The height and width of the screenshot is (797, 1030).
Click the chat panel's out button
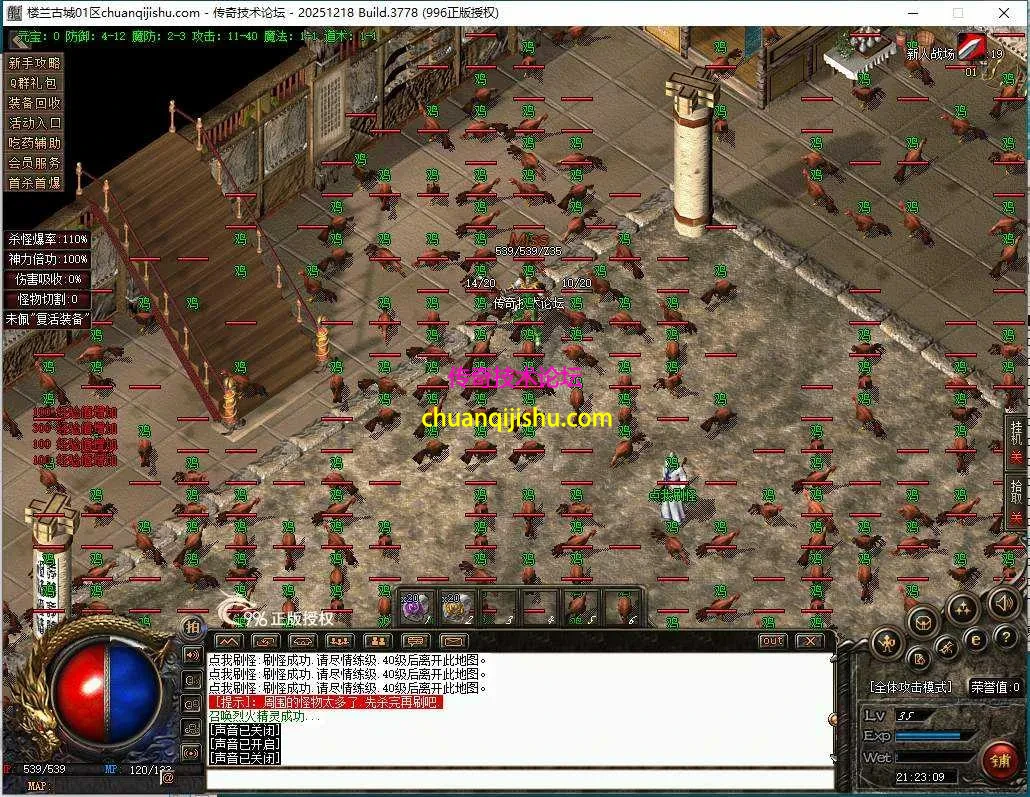[772, 641]
